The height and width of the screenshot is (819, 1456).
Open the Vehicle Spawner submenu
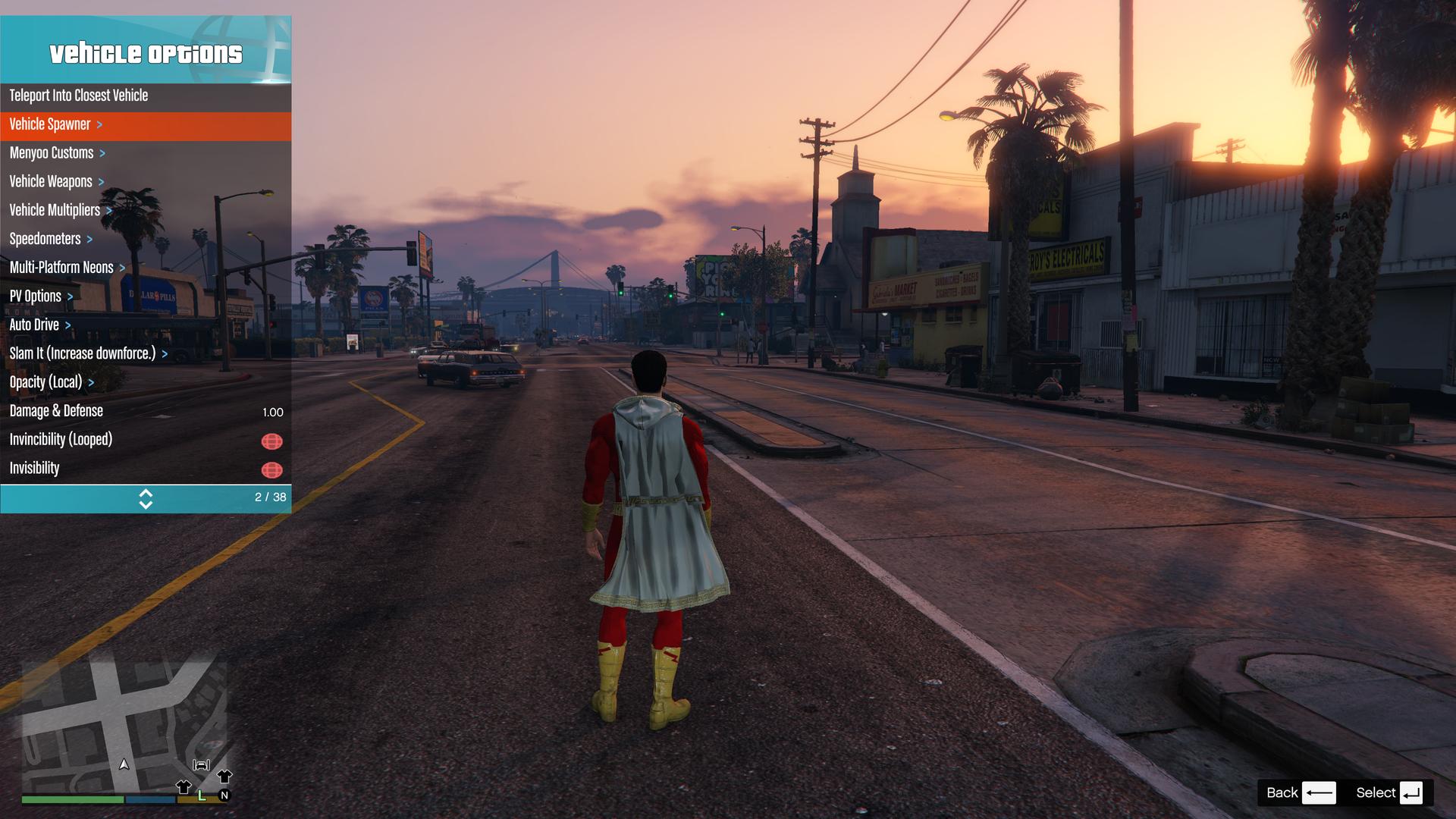tap(50, 124)
